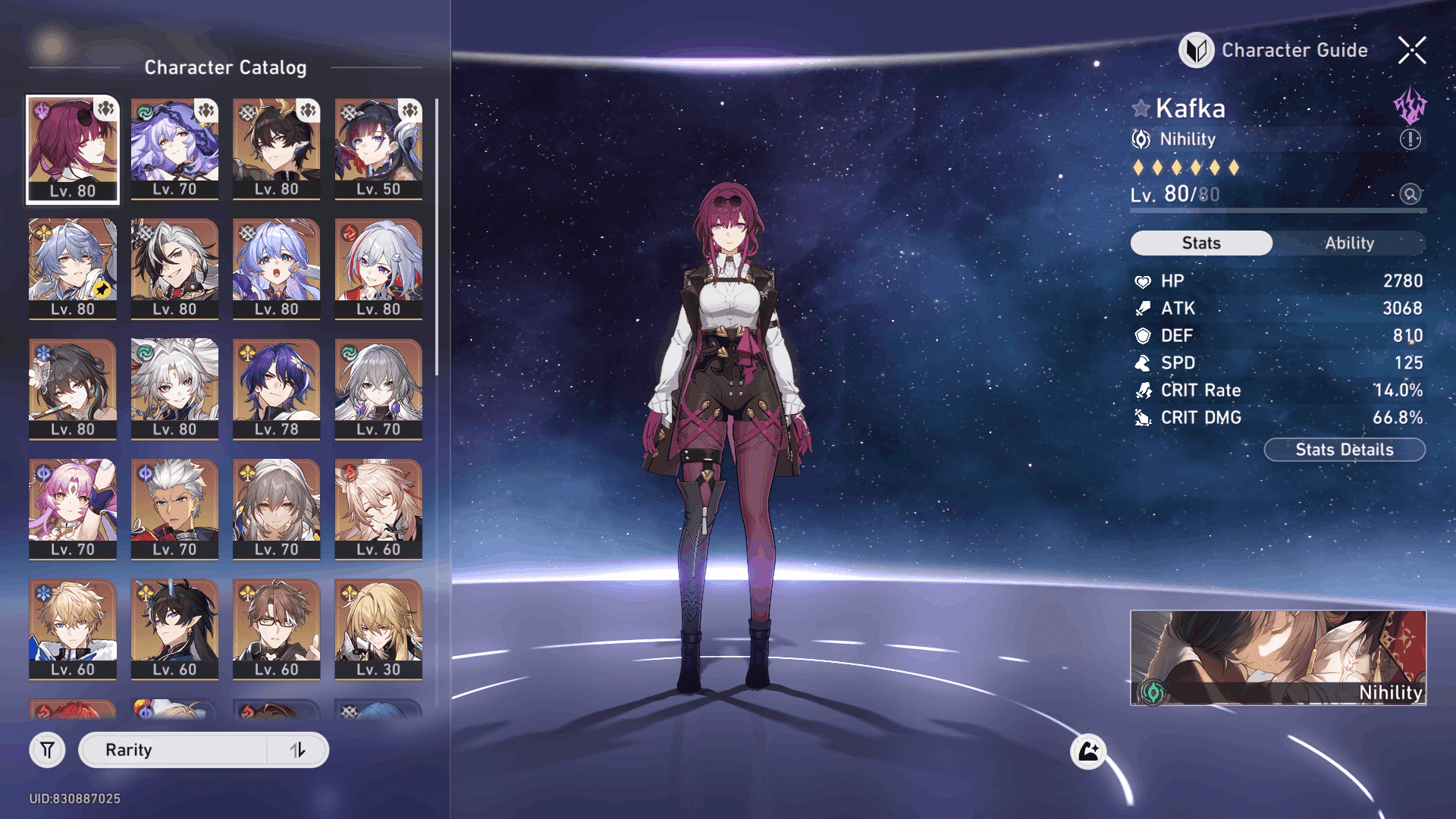This screenshot has height=819, width=1456.
Task: Click the Nihility light cone card
Action: tap(1278, 657)
